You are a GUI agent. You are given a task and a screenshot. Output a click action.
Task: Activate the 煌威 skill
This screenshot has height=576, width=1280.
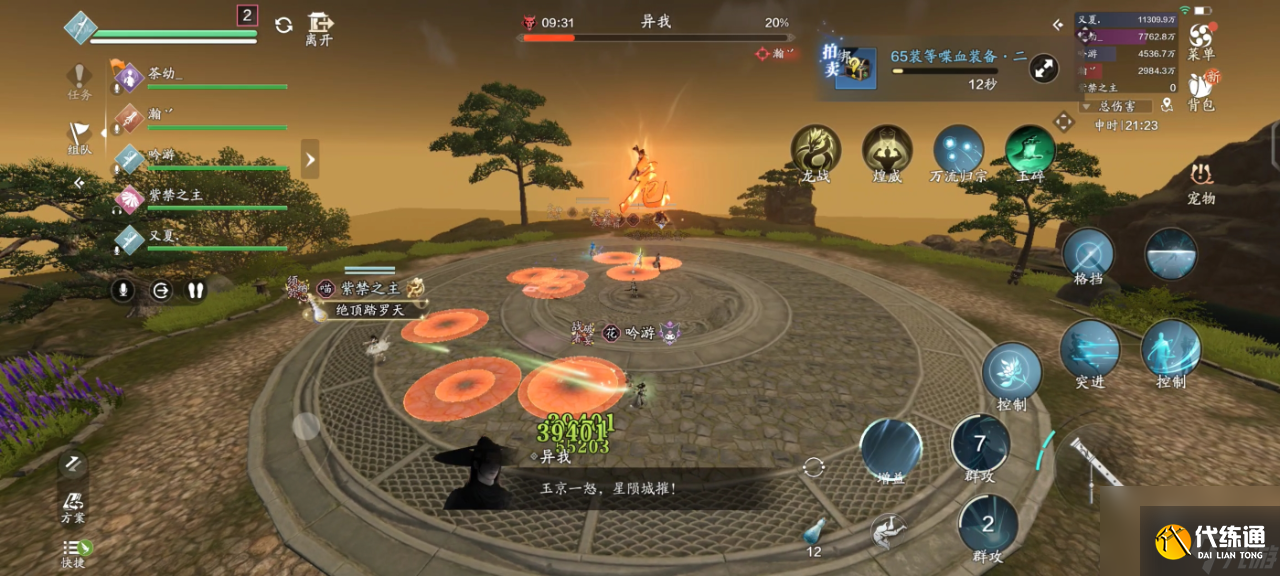pos(887,150)
